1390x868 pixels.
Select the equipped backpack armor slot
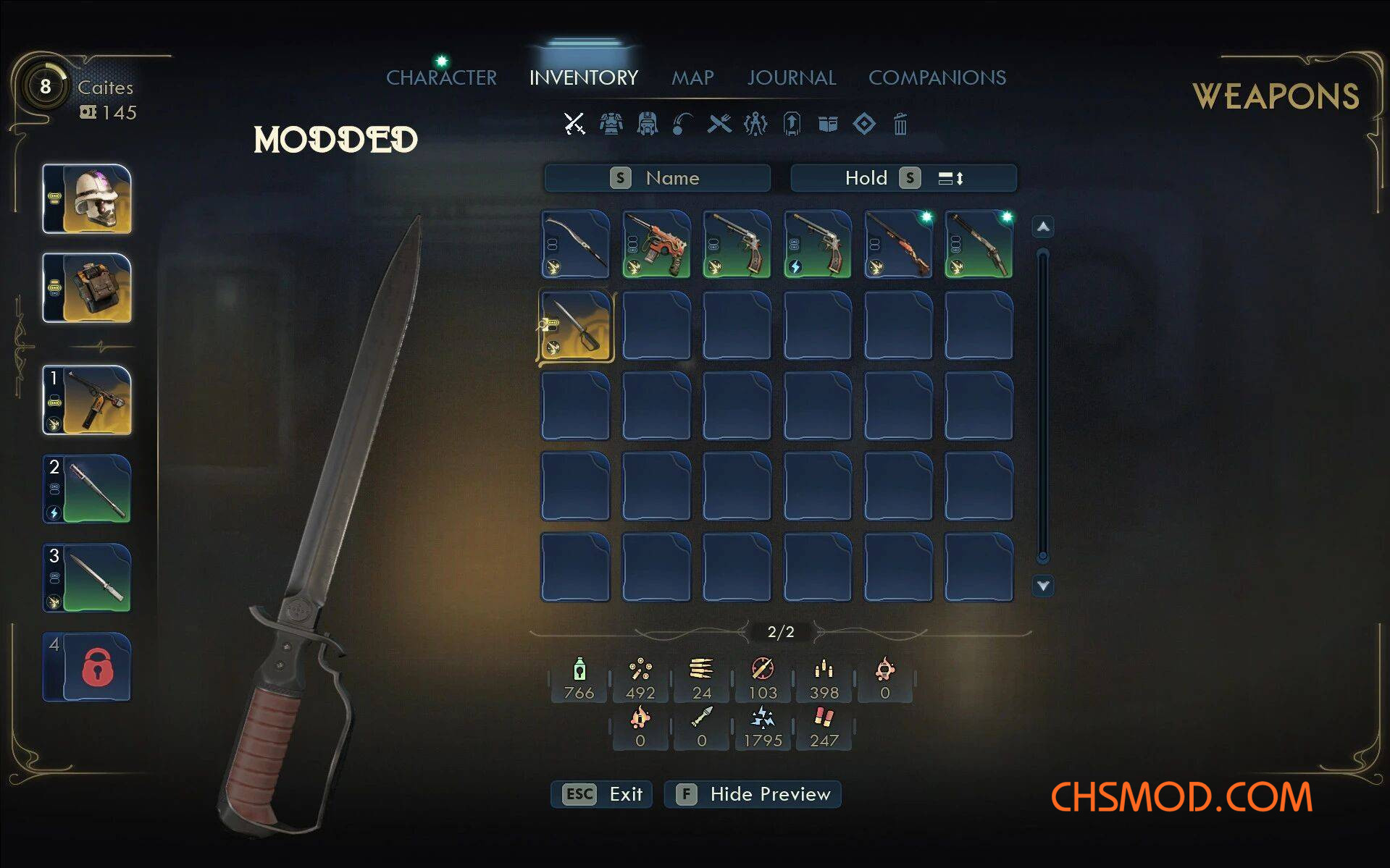87,288
